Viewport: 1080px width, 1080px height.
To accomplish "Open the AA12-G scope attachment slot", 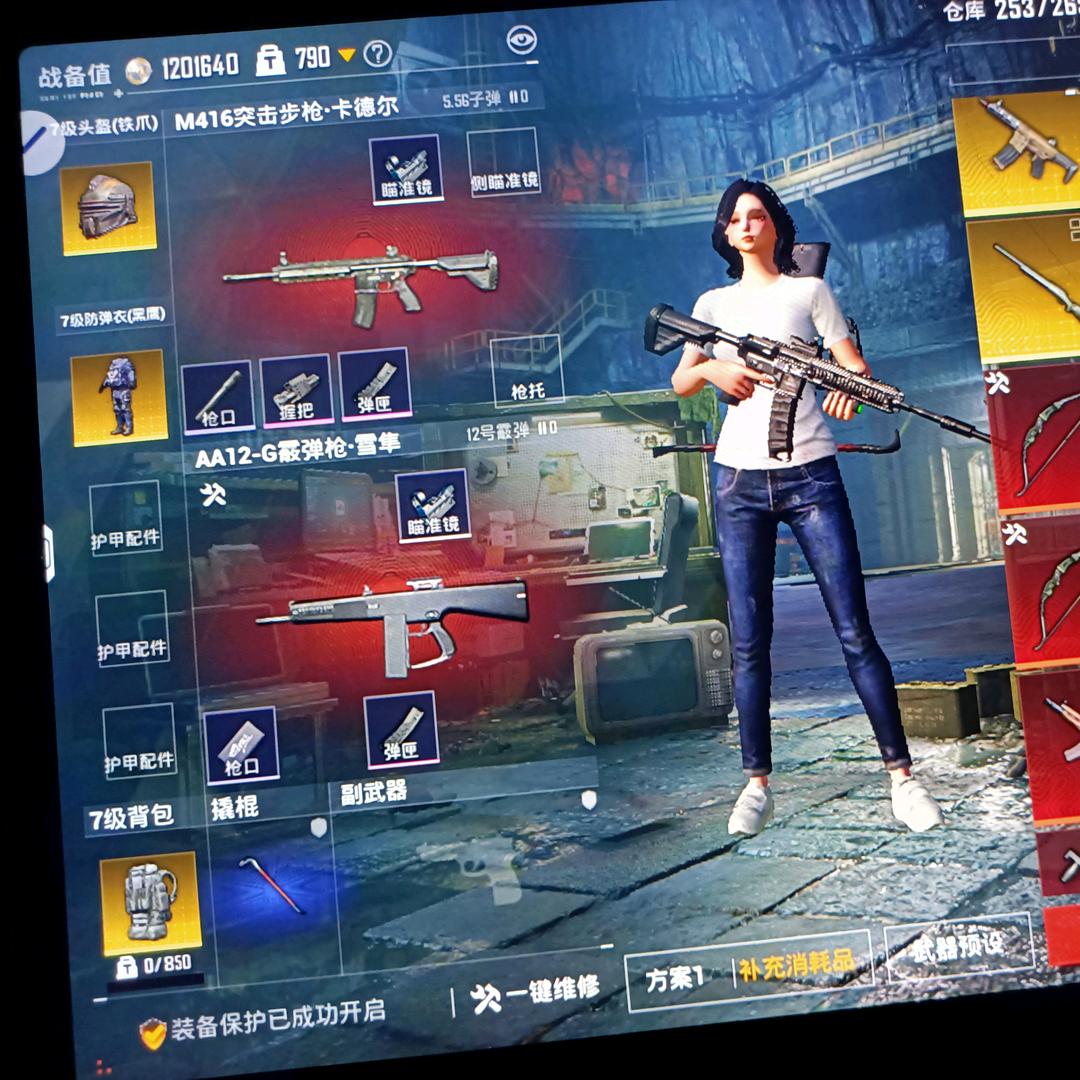I will click(433, 504).
